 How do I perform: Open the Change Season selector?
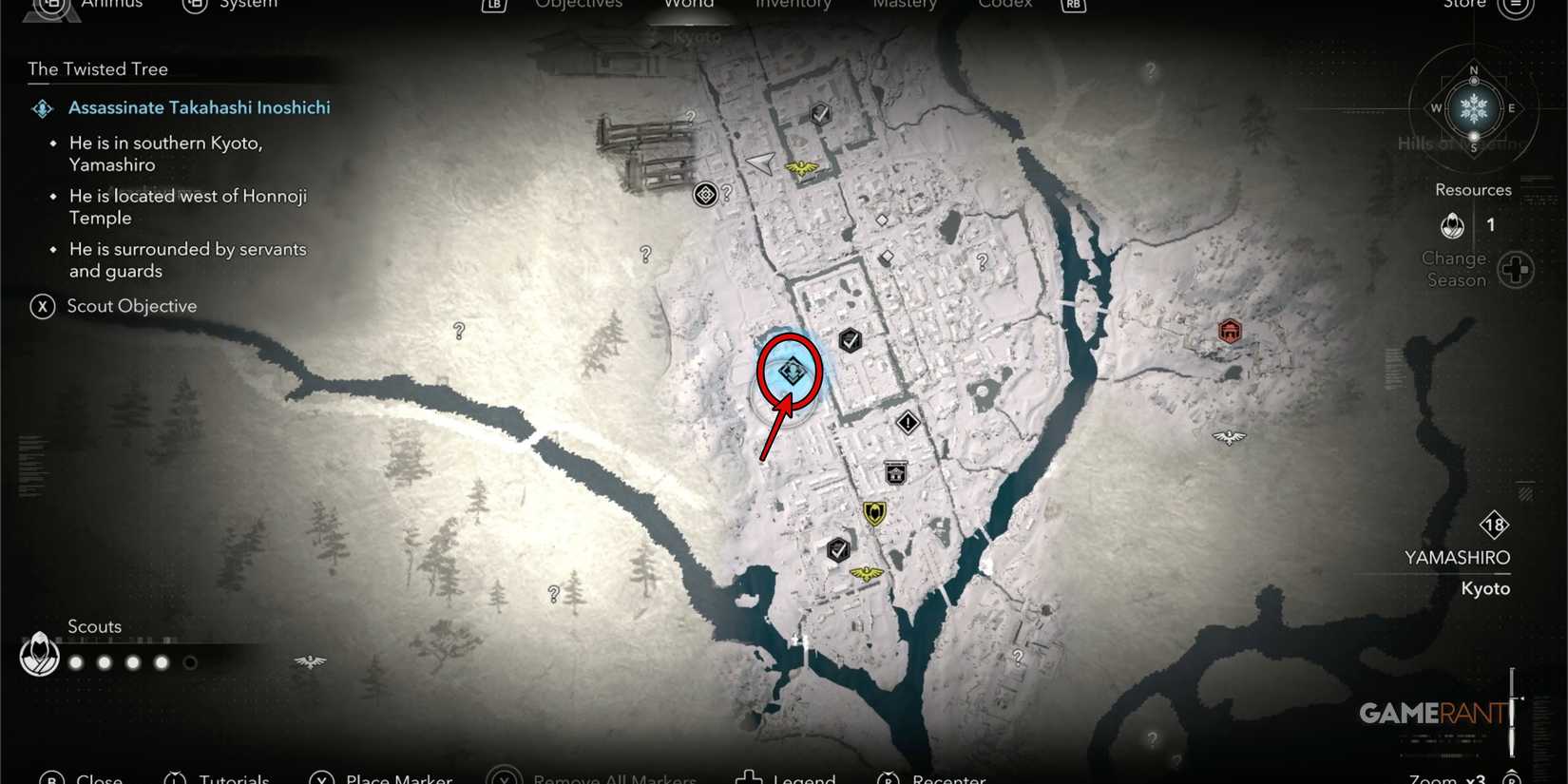pos(1518,269)
